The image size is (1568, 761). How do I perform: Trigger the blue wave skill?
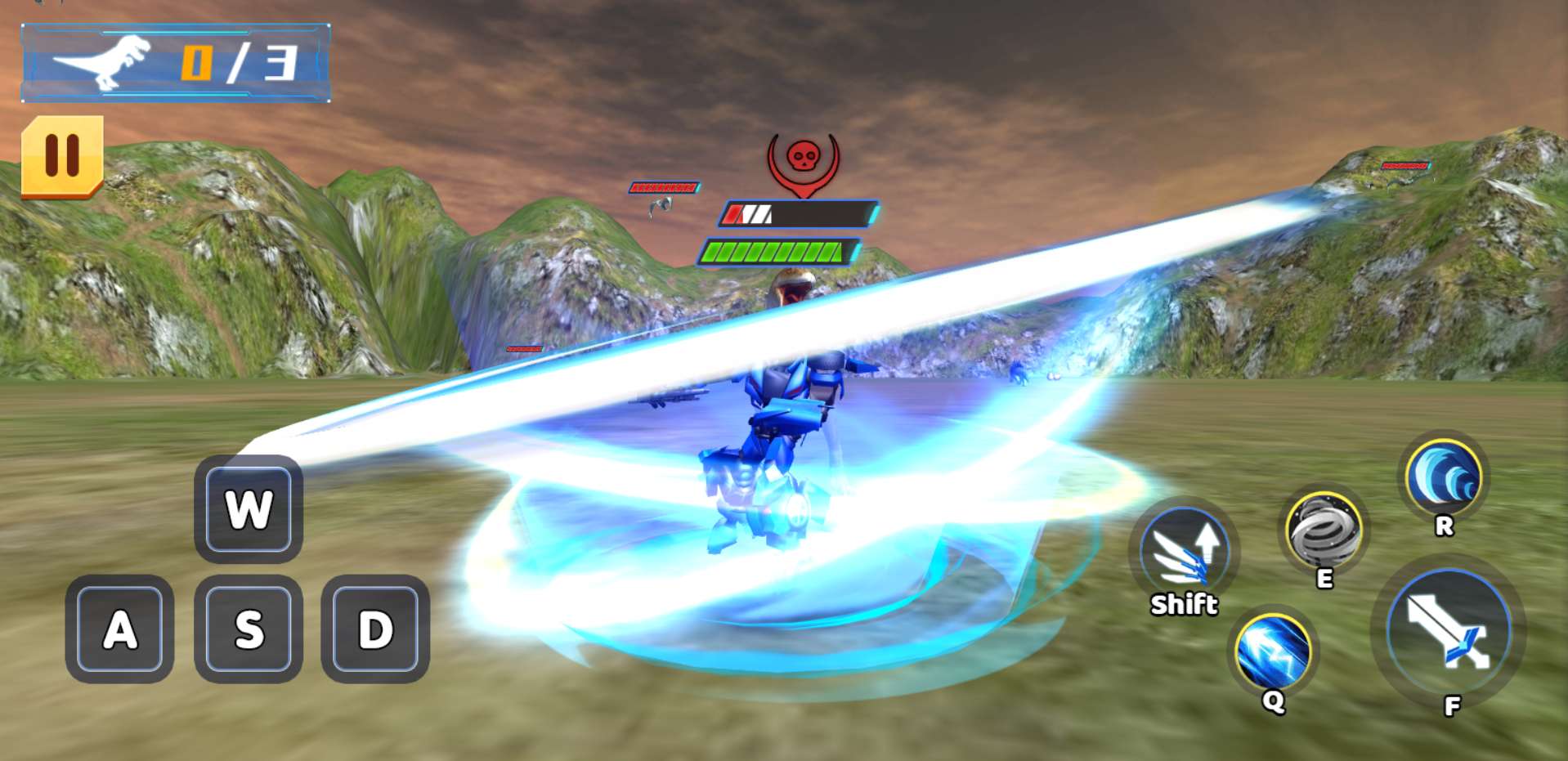click(x=1444, y=477)
